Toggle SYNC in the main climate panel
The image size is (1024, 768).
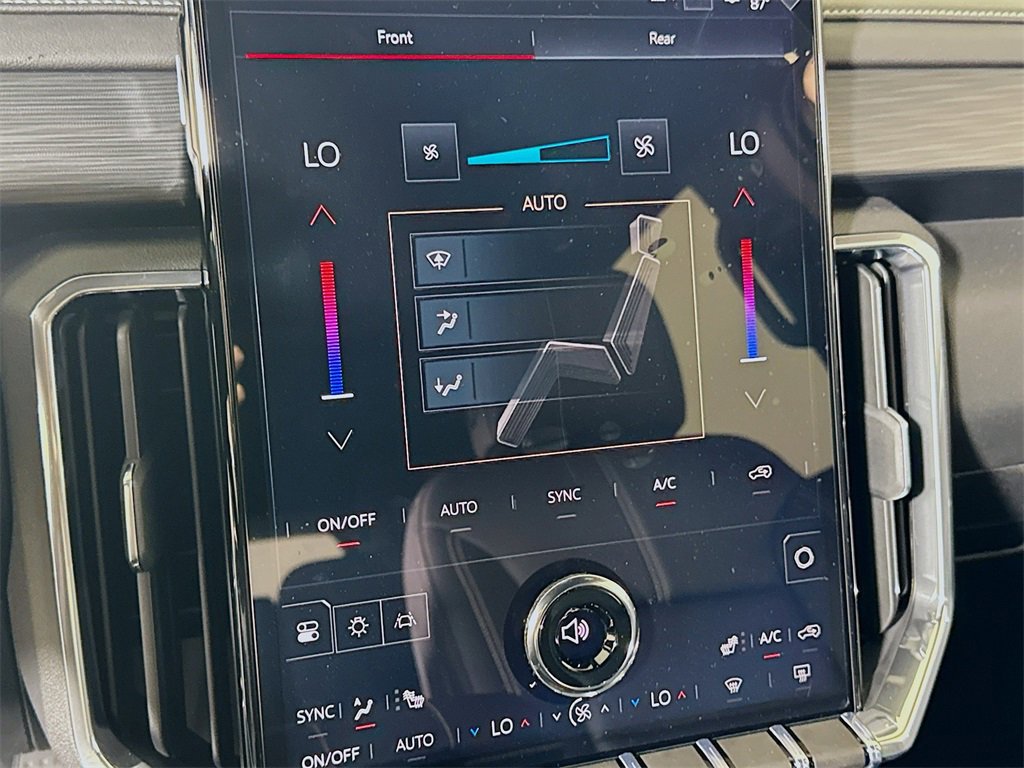[564, 496]
